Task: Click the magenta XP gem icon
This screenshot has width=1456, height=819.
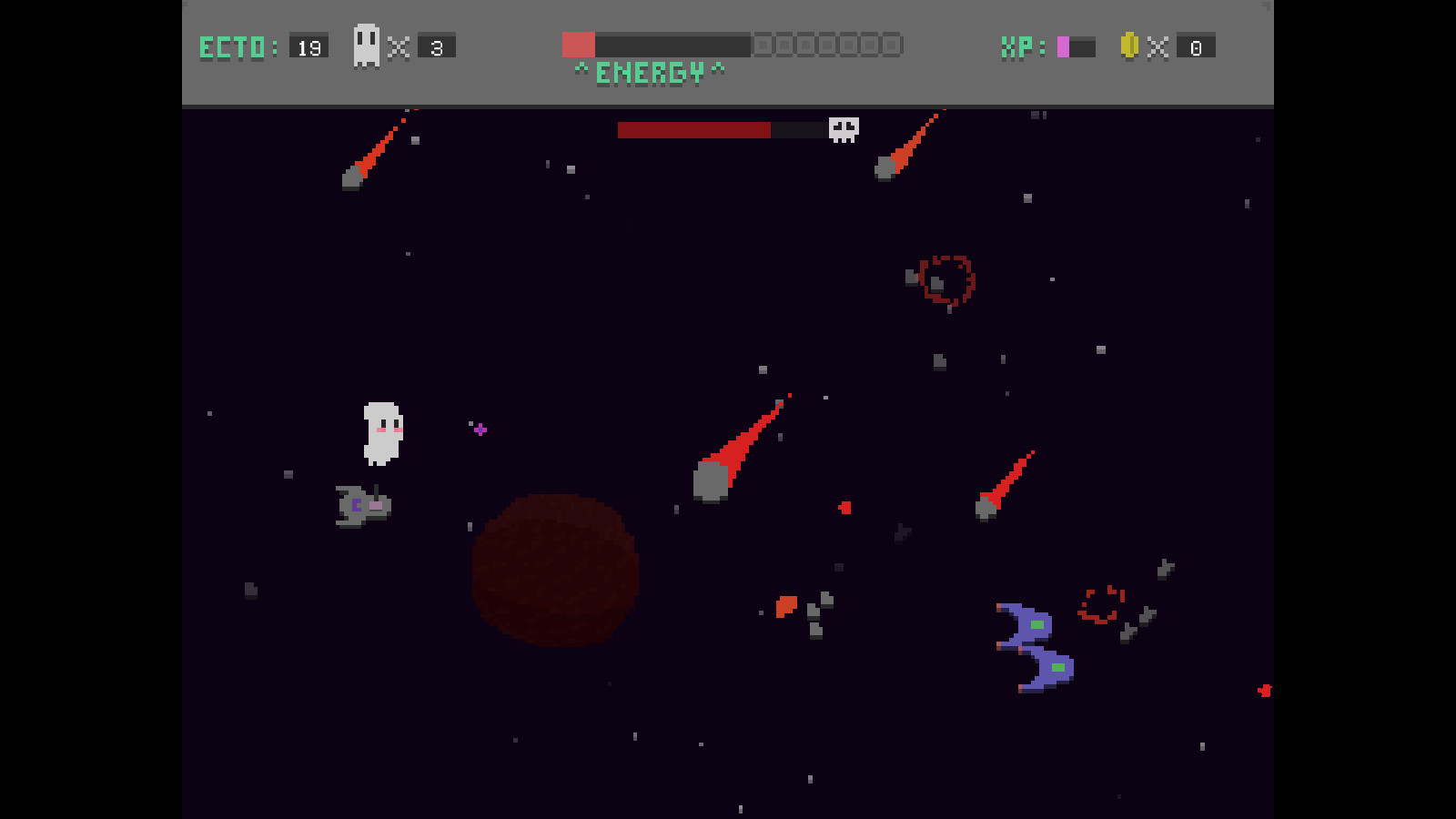Action: [1063, 45]
